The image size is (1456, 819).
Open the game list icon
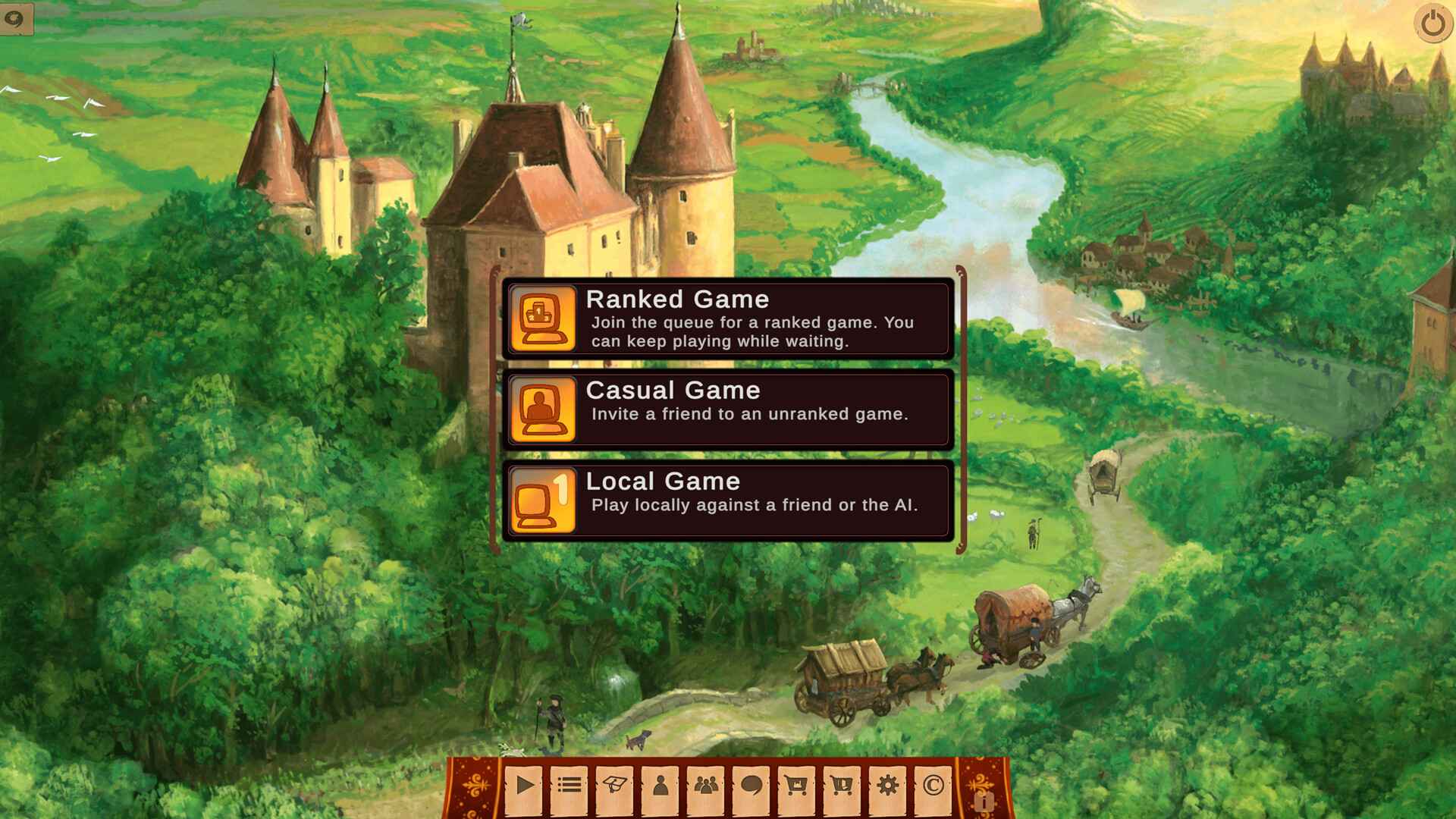pos(569,786)
